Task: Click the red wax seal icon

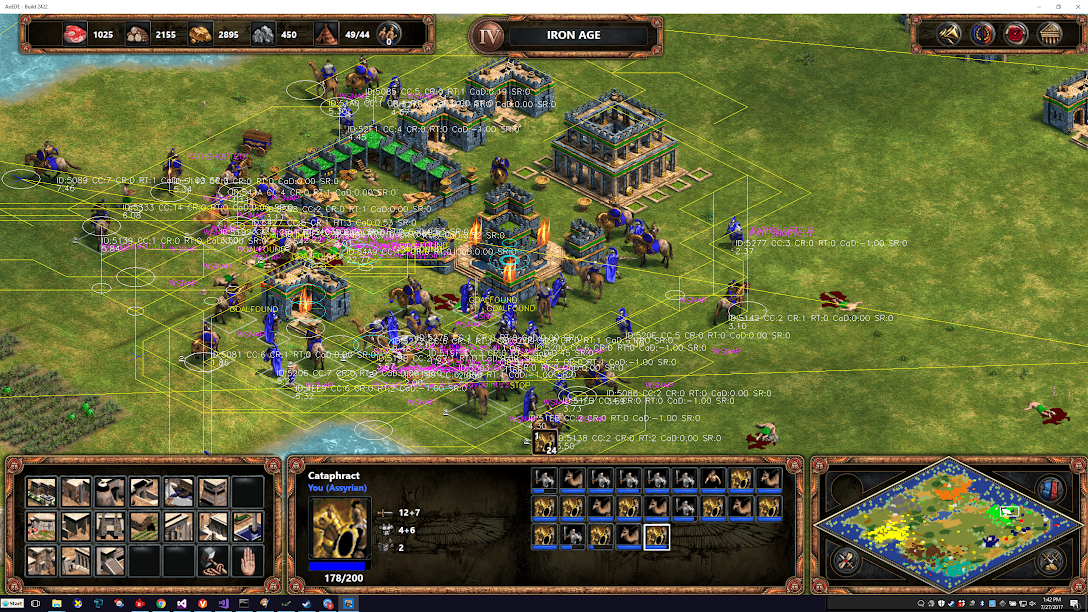Action: tap(1017, 35)
